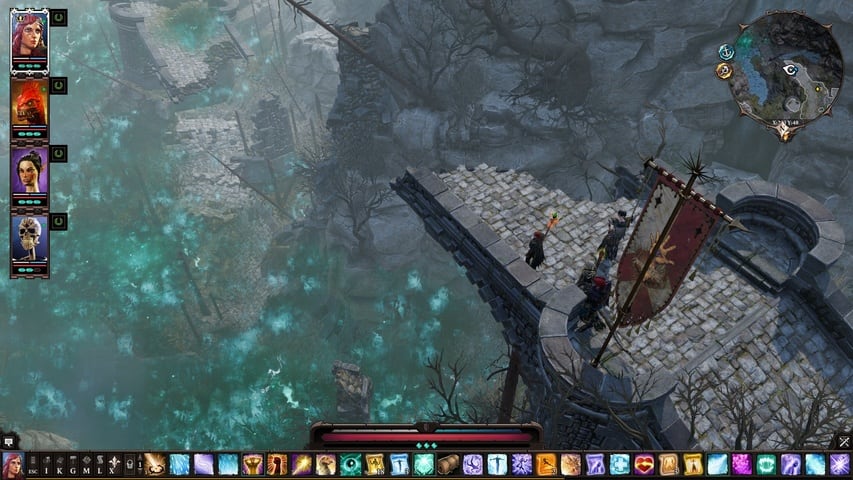The width and height of the screenshot is (853, 480).
Task: Activate the white-blue cross restoration skill
Action: pyautogui.click(x=620, y=464)
